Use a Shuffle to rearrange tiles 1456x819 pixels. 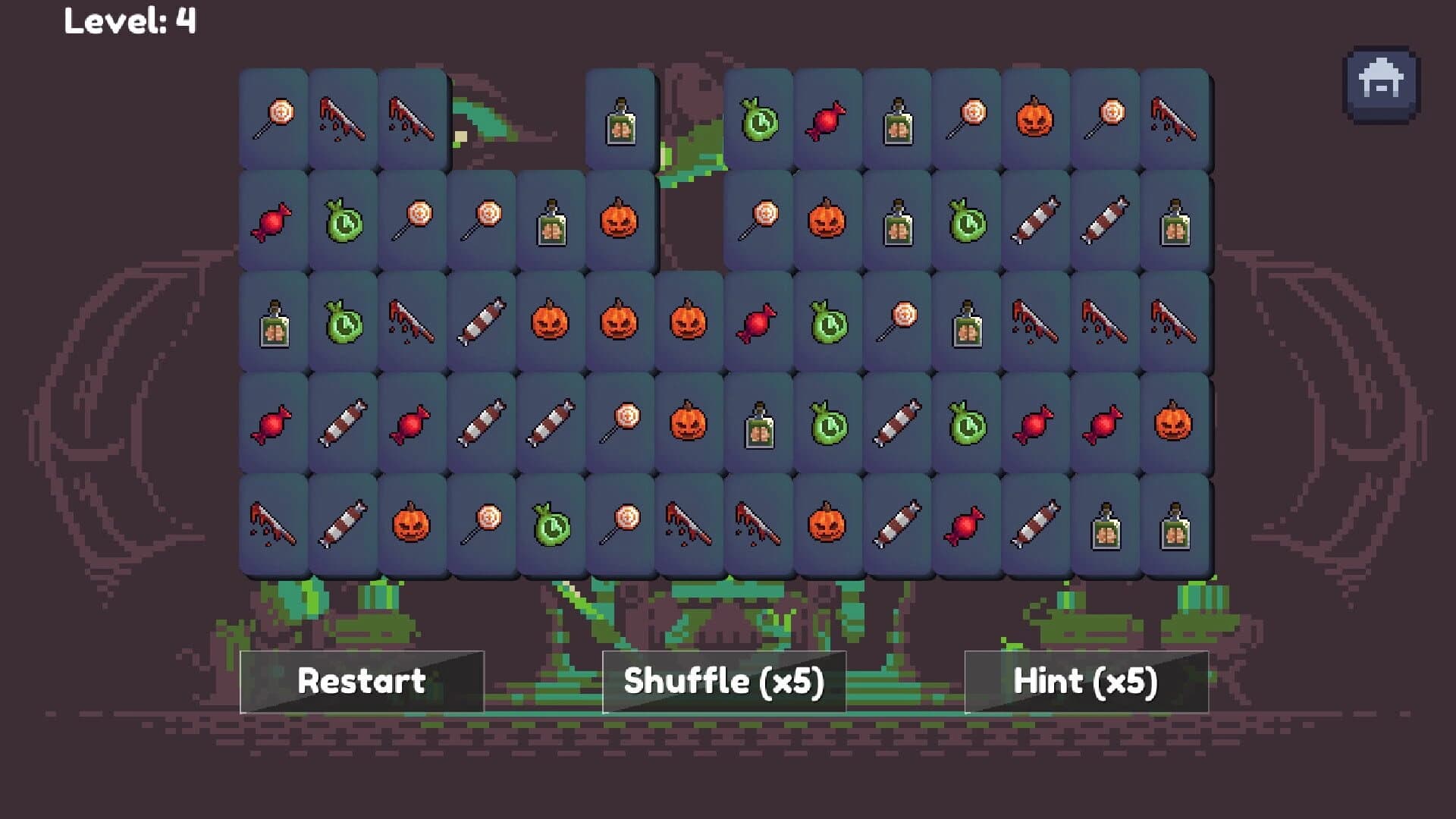tap(724, 682)
